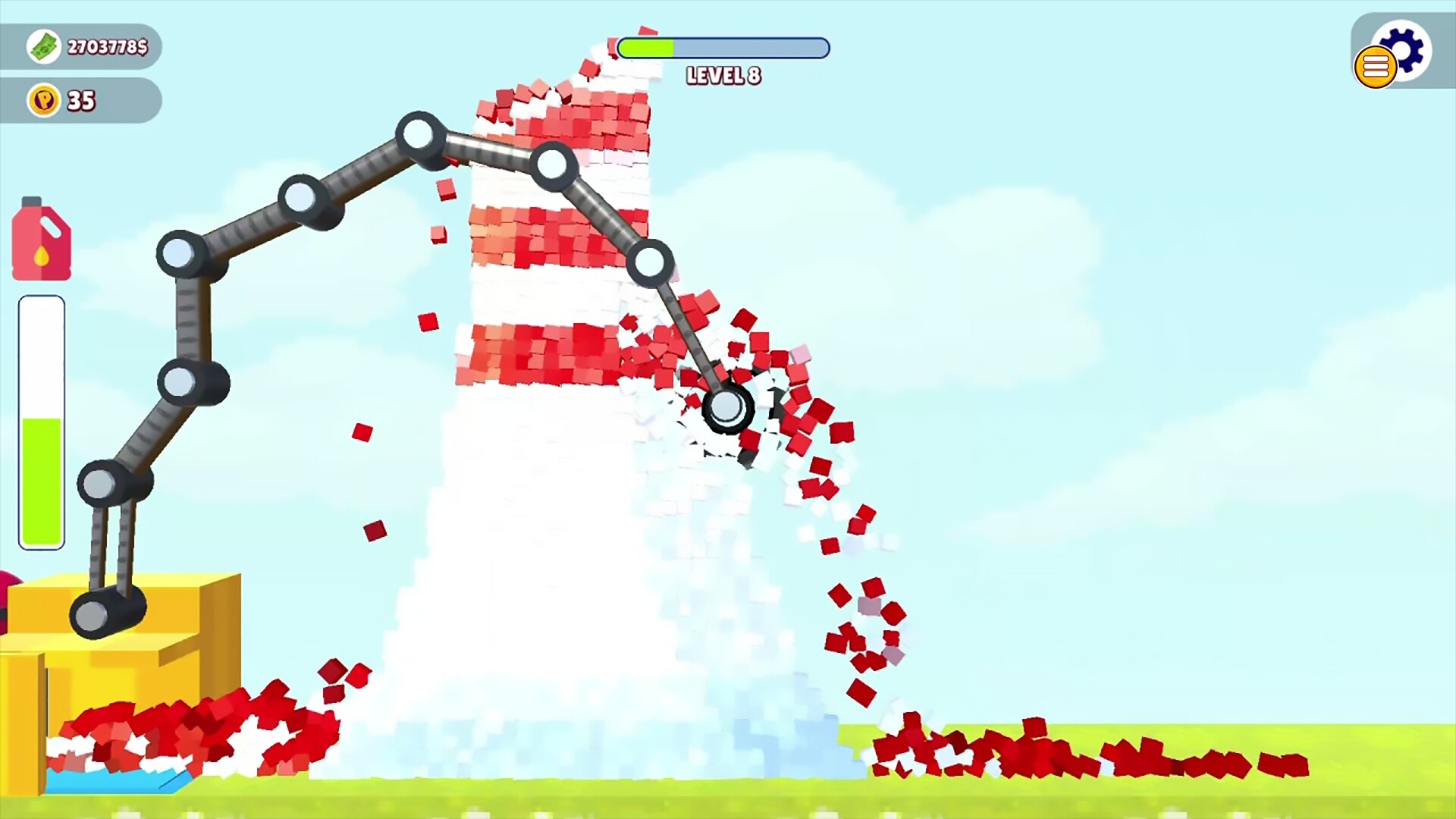Tap the green banknotes cash icon
Image resolution: width=1456 pixels, height=819 pixels.
[44, 46]
